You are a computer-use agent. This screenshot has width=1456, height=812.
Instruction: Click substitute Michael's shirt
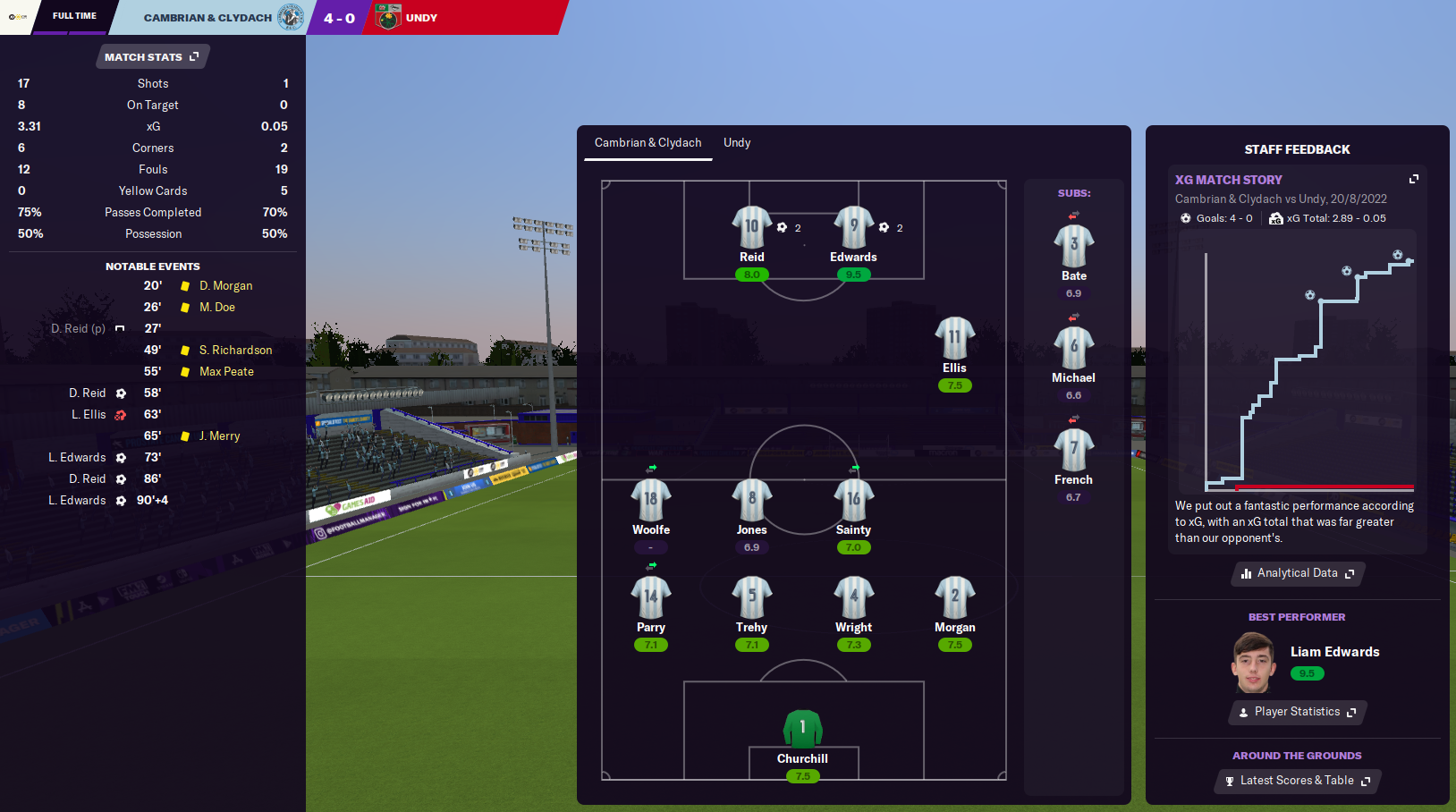point(1073,348)
